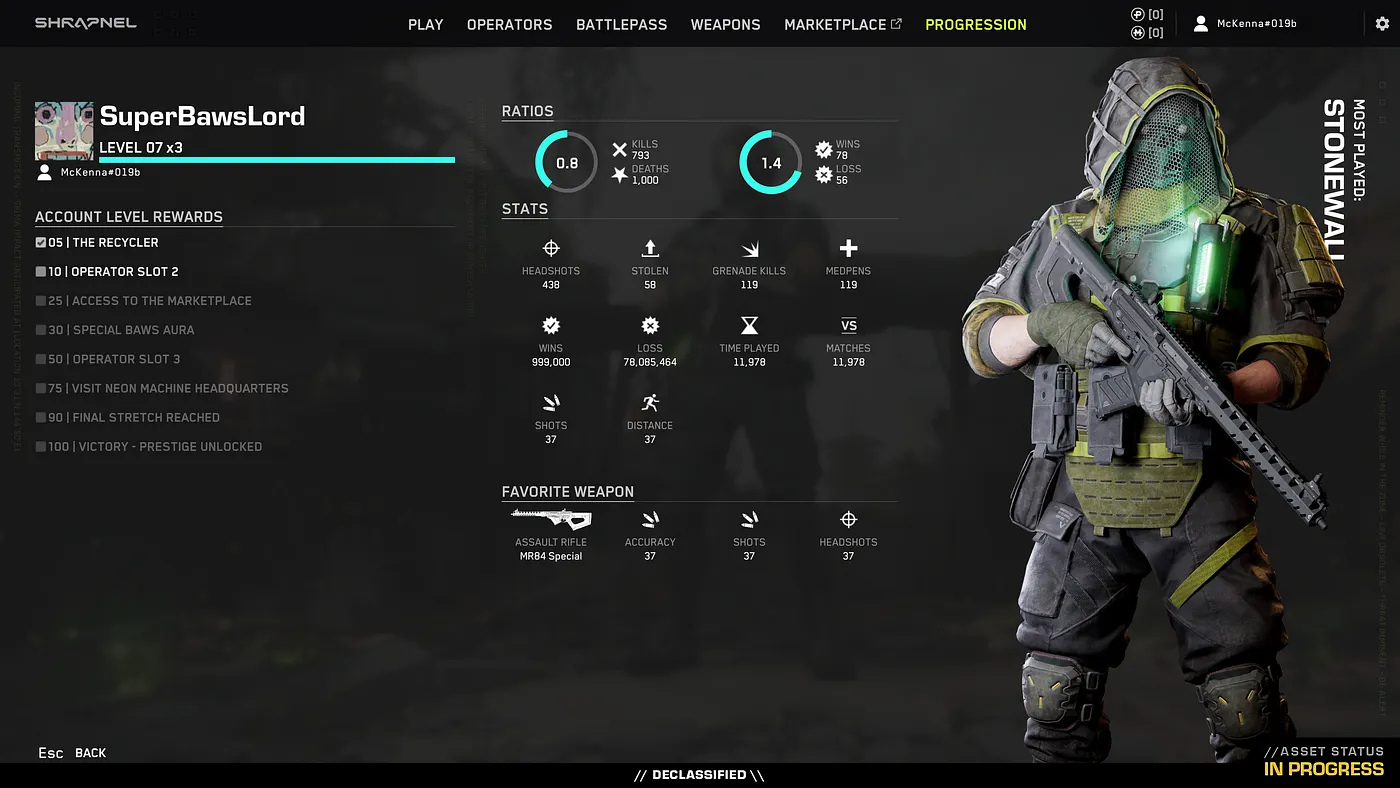Select the WEAPONS tab

(725, 24)
